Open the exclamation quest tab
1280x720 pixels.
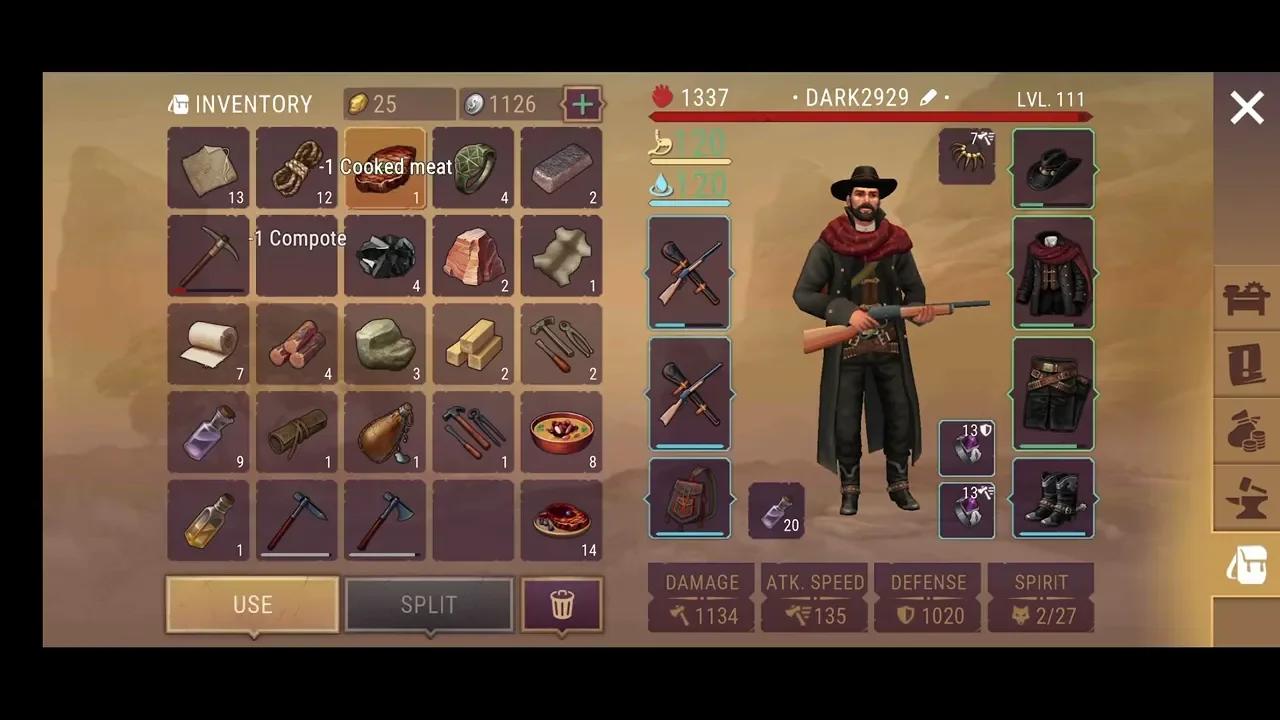point(1246,364)
